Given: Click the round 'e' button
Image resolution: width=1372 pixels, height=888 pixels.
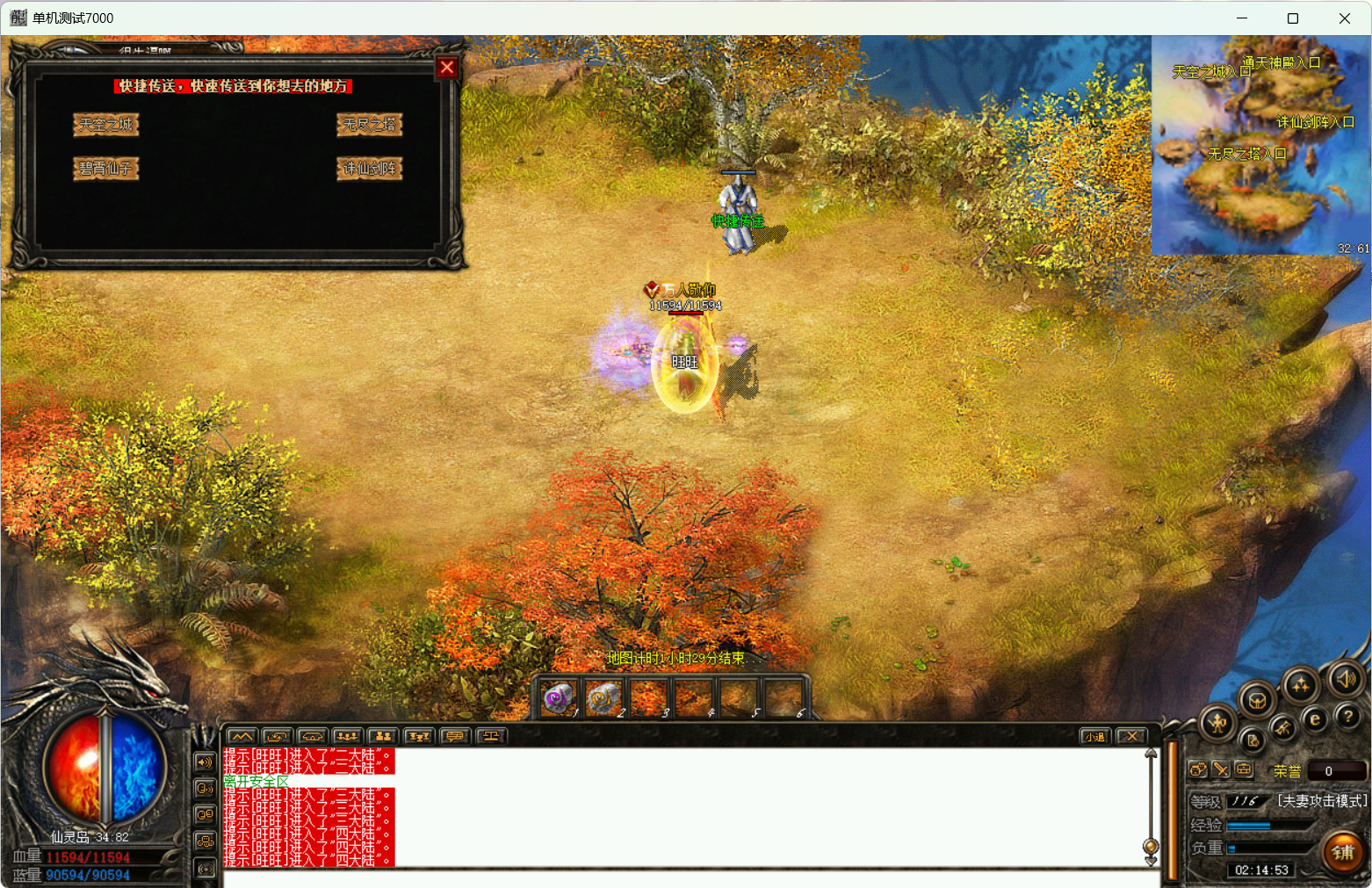Looking at the screenshot, I should pos(1315,719).
